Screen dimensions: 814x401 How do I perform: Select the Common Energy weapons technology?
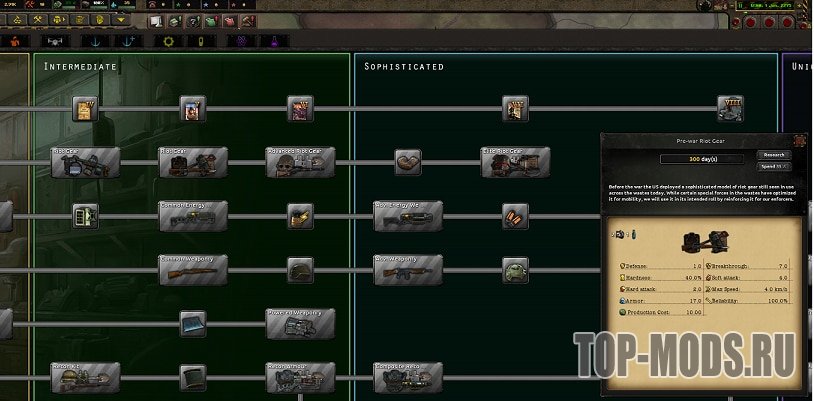193,215
